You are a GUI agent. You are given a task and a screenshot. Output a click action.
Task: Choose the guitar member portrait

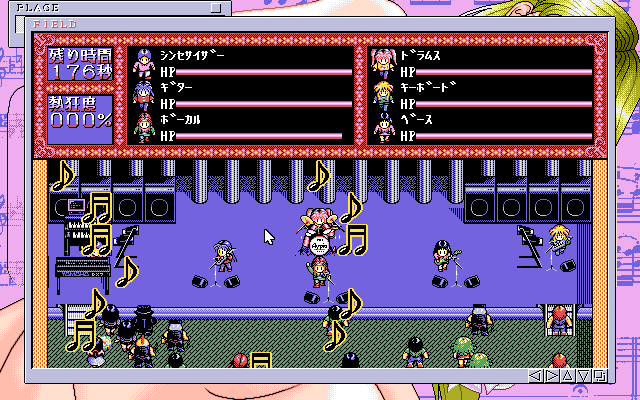143,94
